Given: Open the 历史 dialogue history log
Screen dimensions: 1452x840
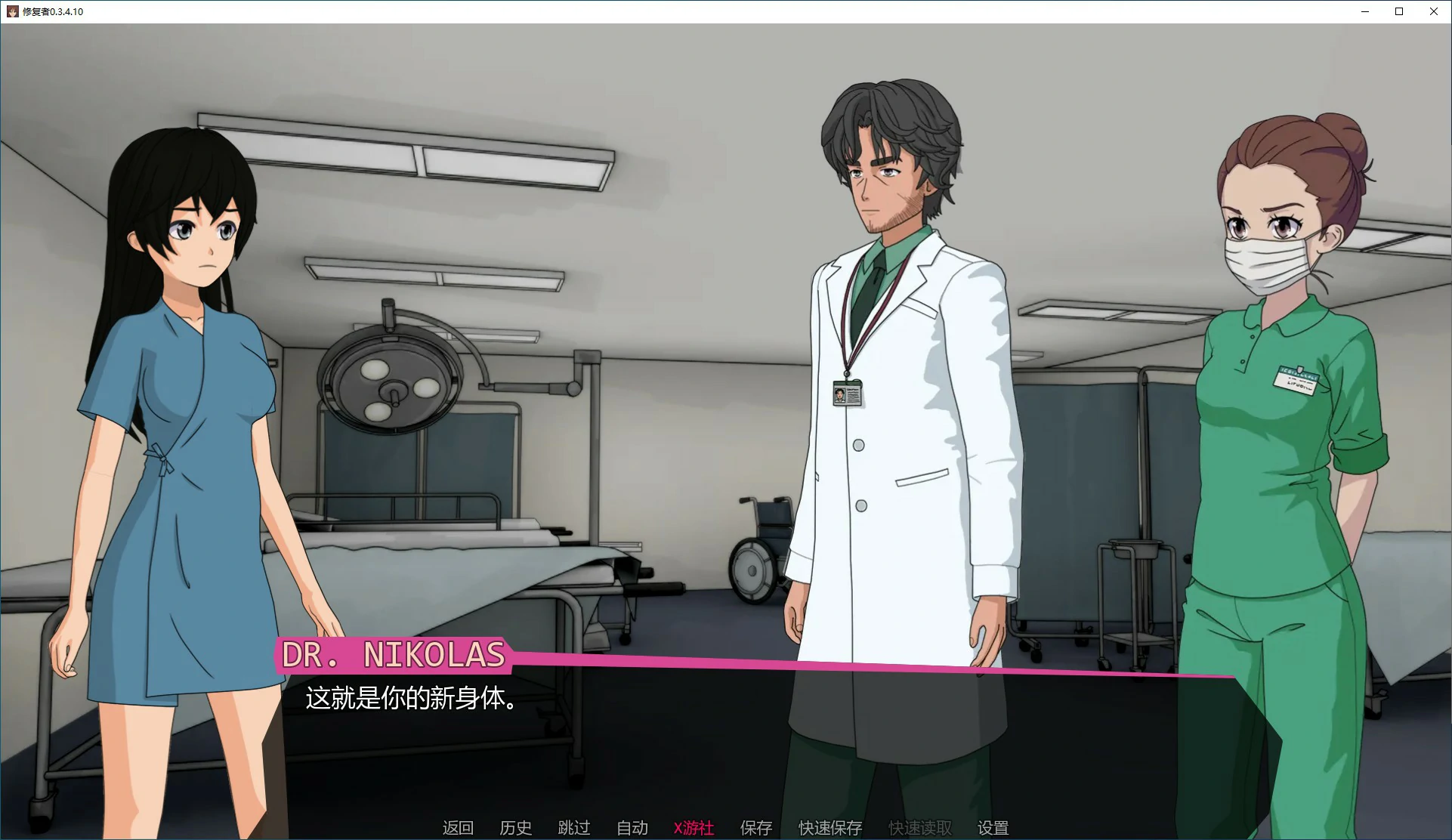Looking at the screenshot, I should 516,828.
